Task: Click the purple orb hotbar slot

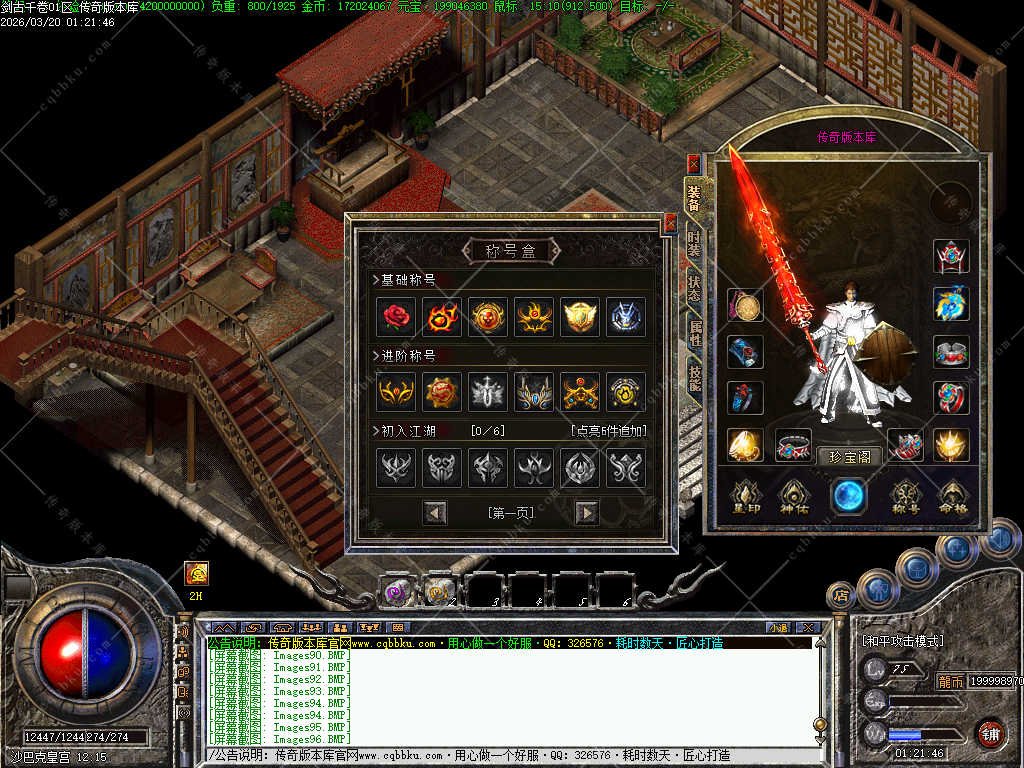Action: pyautogui.click(x=397, y=591)
